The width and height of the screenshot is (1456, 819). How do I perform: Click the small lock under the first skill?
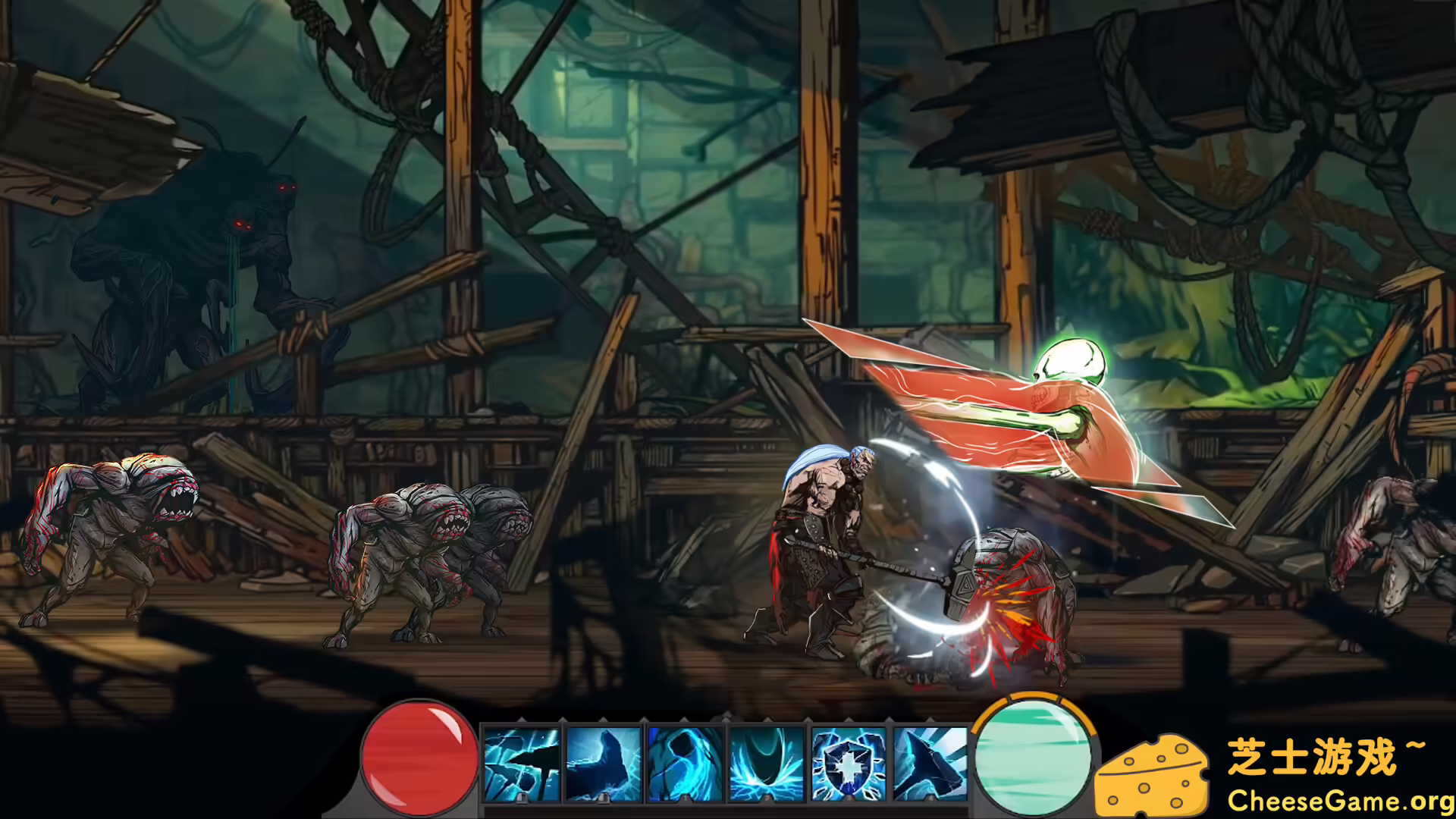pyautogui.click(x=522, y=799)
